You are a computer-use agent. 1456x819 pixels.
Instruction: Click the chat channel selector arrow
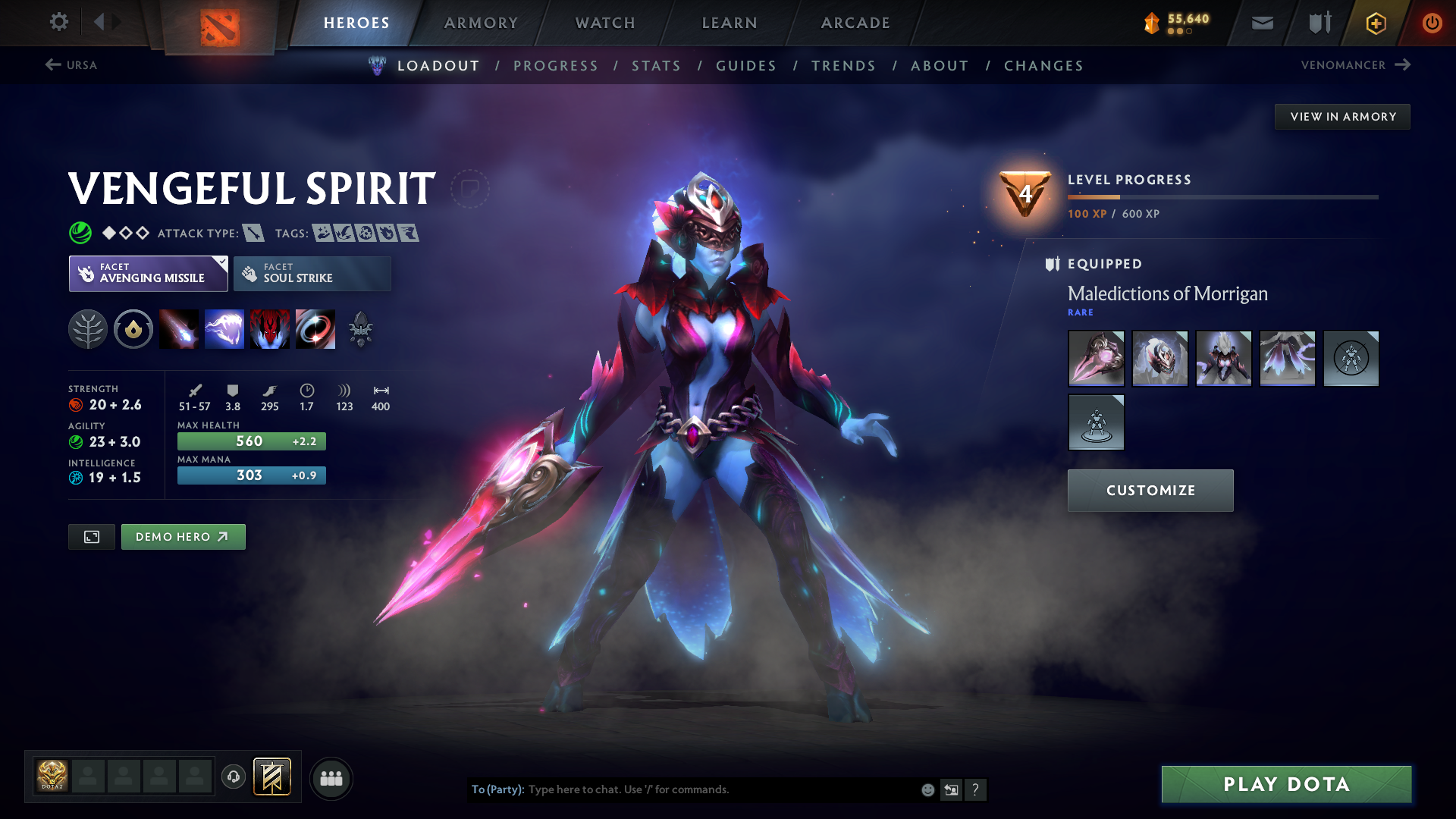(x=951, y=789)
